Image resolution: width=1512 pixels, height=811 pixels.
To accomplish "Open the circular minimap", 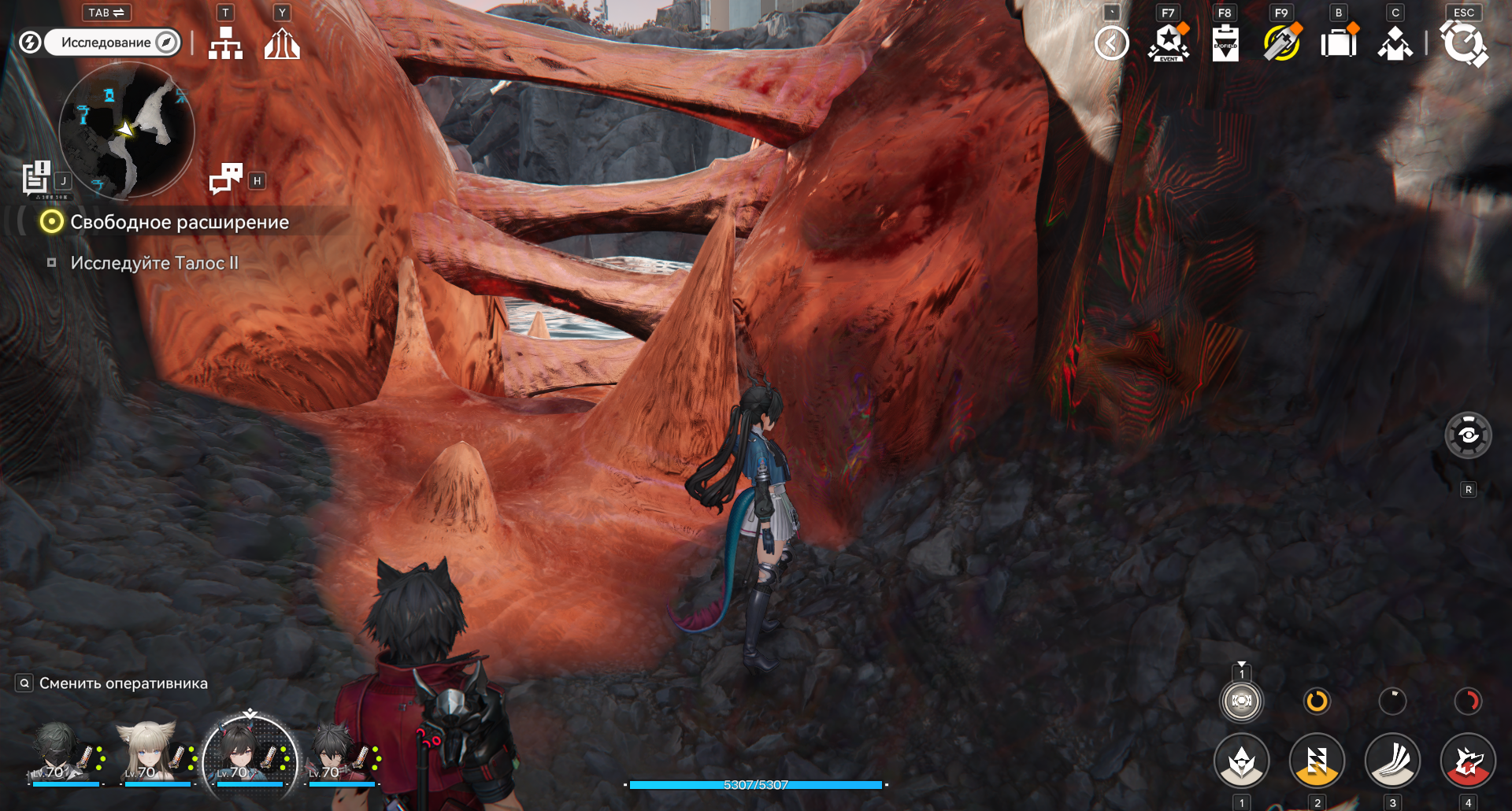I will point(126,130).
